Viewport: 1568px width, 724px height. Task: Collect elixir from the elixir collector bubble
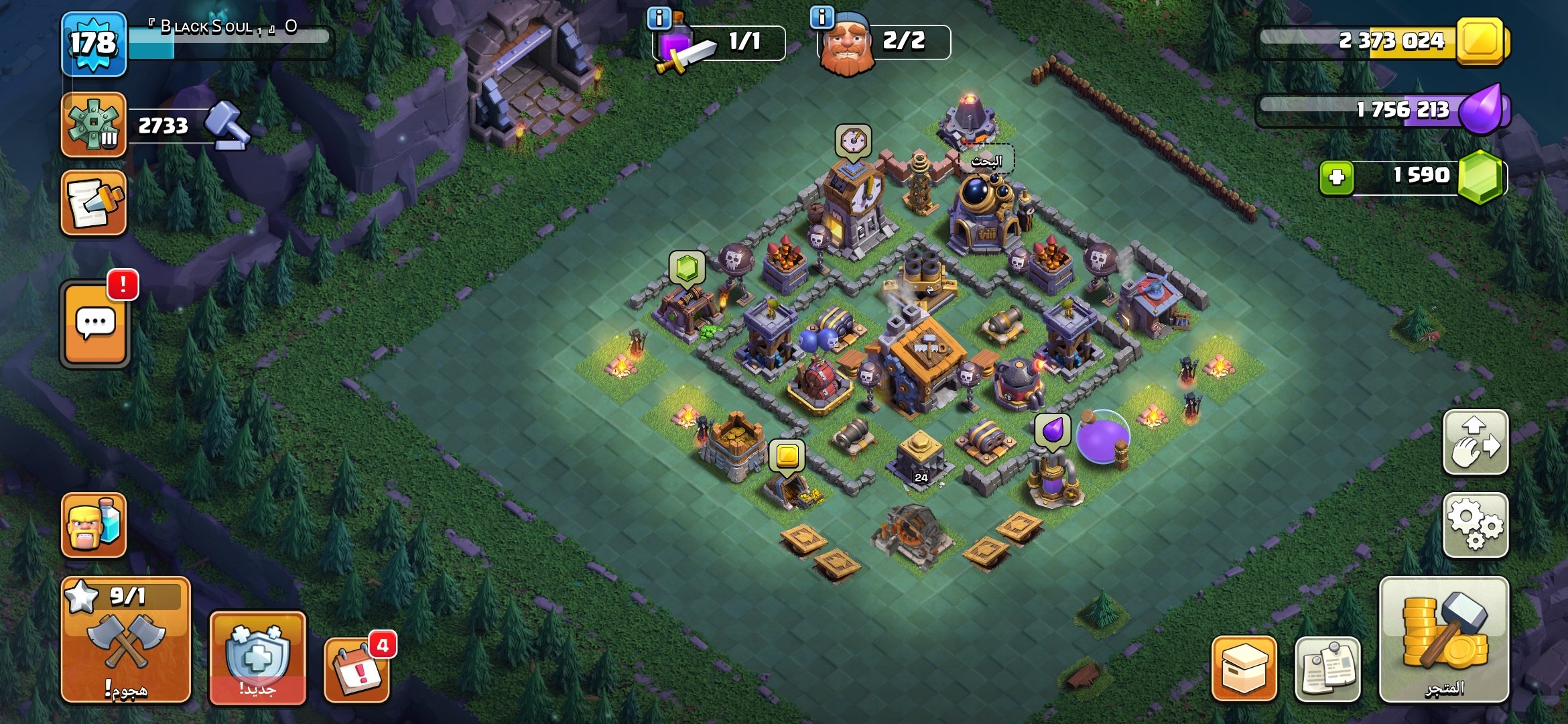[1052, 430]
